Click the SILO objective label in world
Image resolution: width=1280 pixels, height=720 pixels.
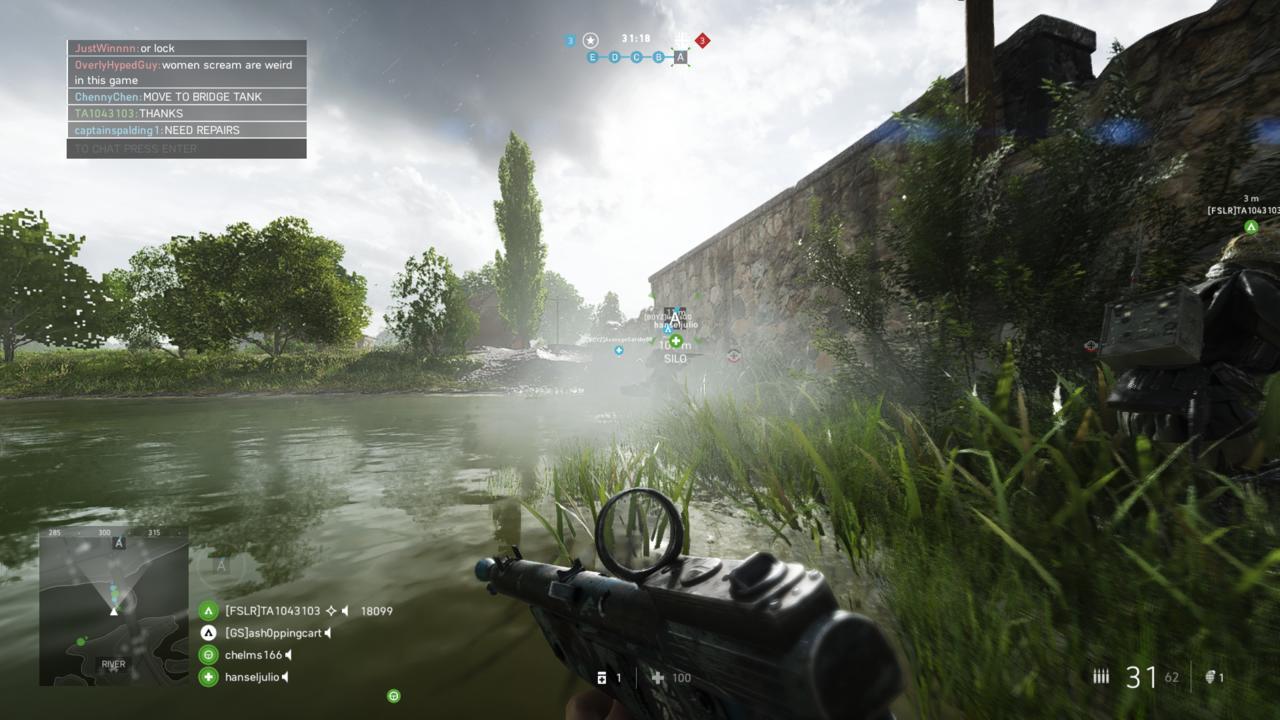click(x=674, y=357)
